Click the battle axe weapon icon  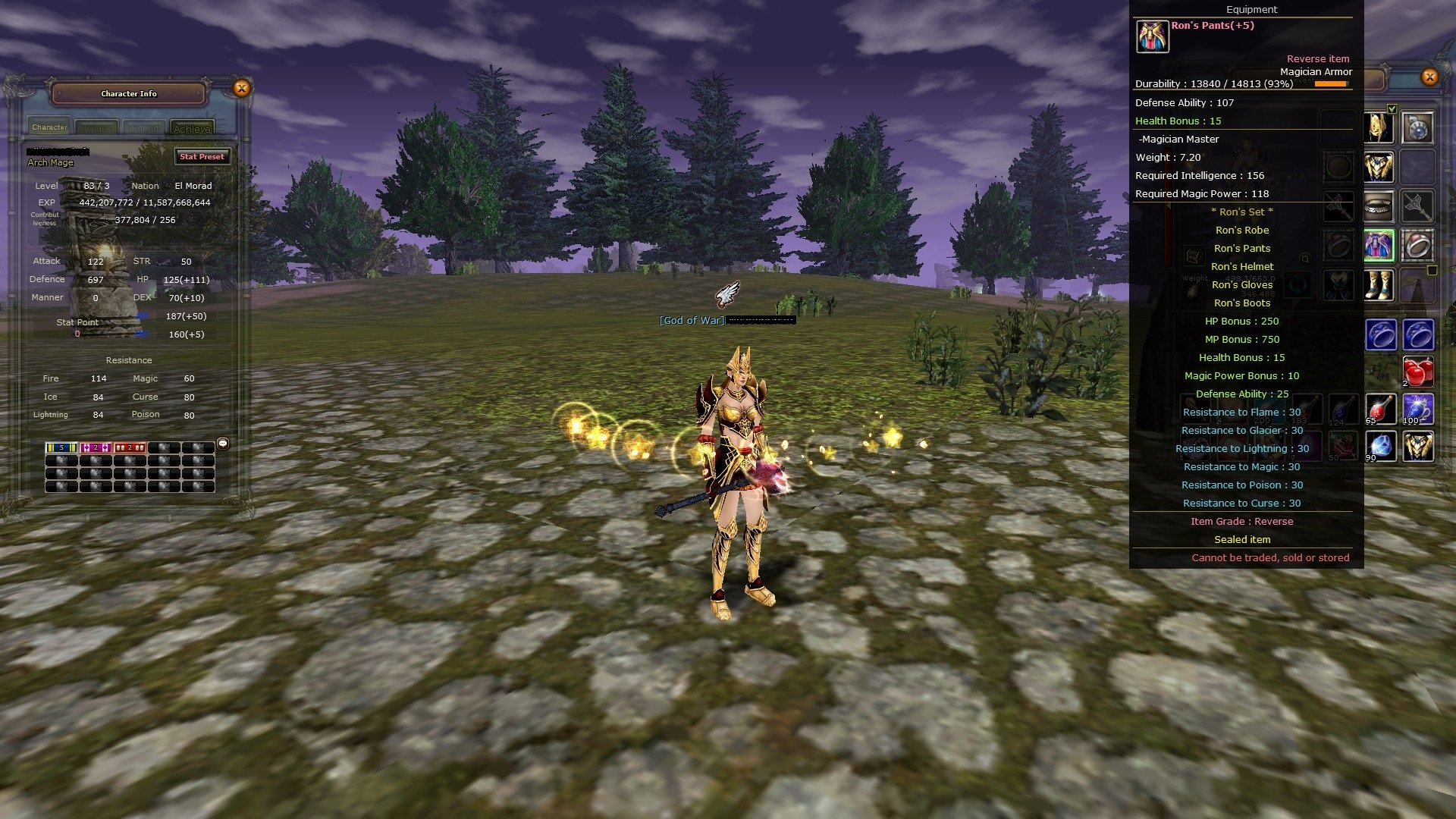point(1417,206)
